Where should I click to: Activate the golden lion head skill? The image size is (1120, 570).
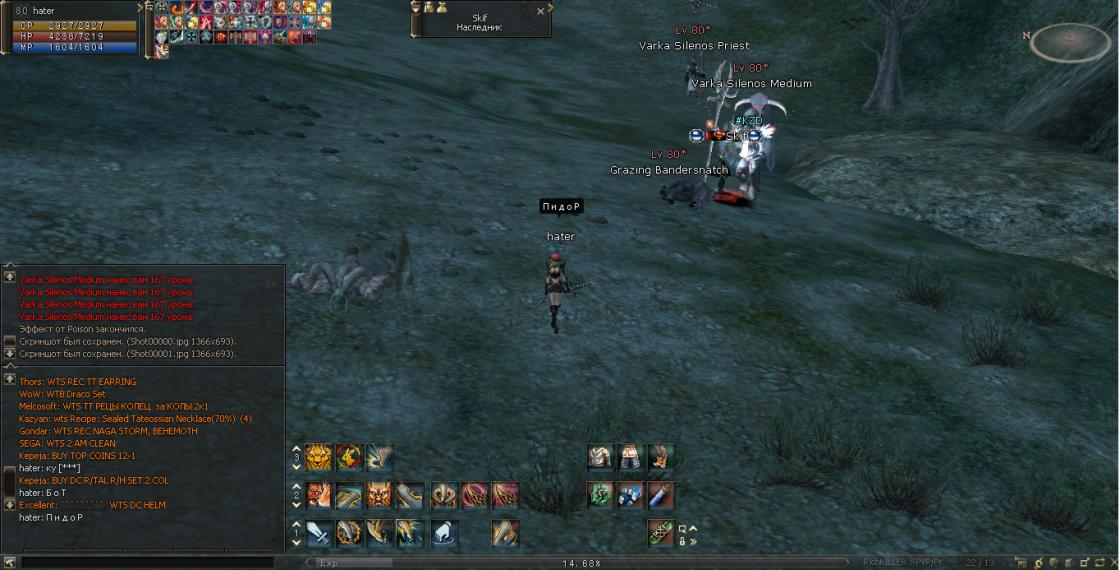(x=319, y=458)
